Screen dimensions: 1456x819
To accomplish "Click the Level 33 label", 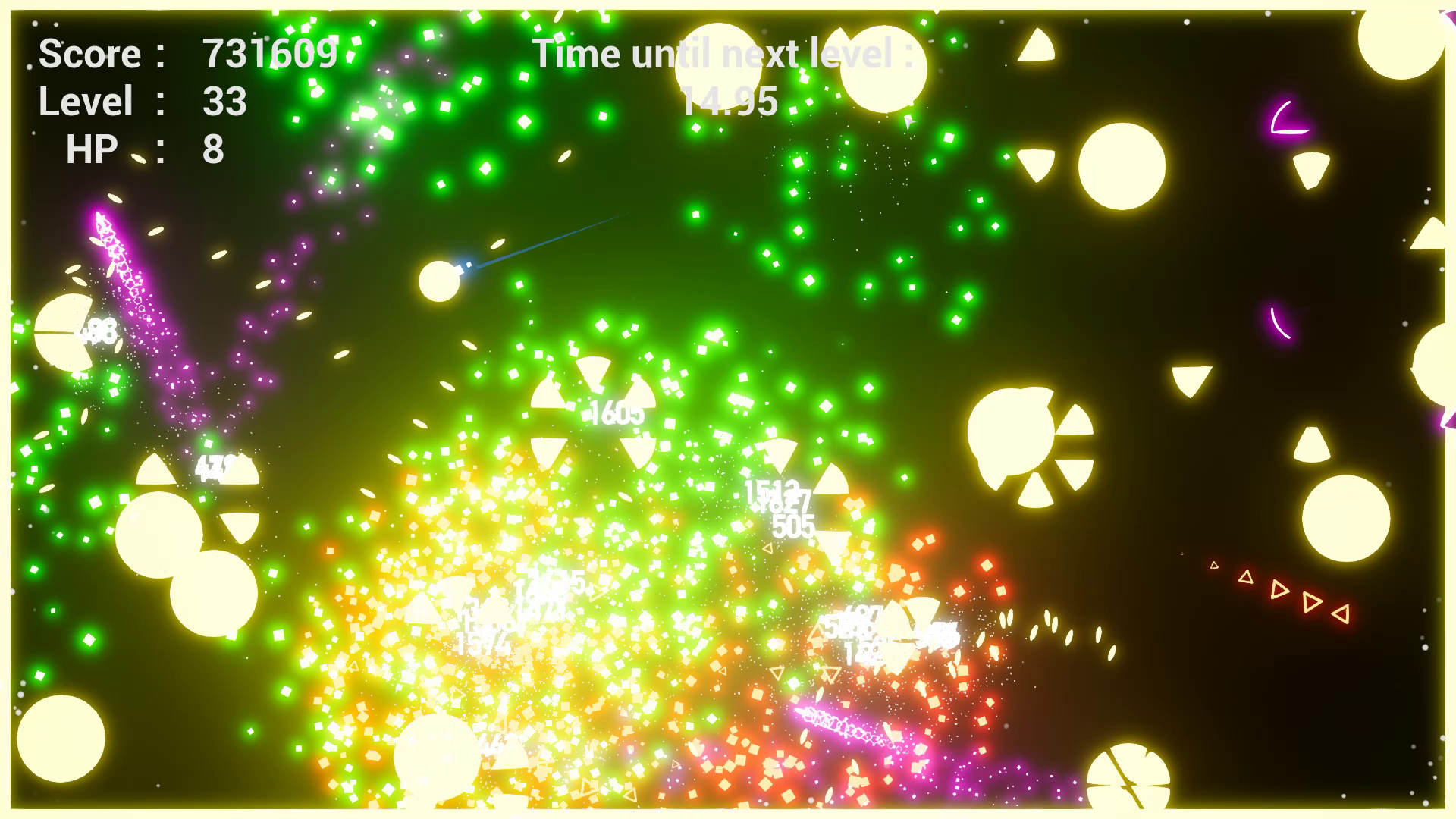I will tap(87, 100).
